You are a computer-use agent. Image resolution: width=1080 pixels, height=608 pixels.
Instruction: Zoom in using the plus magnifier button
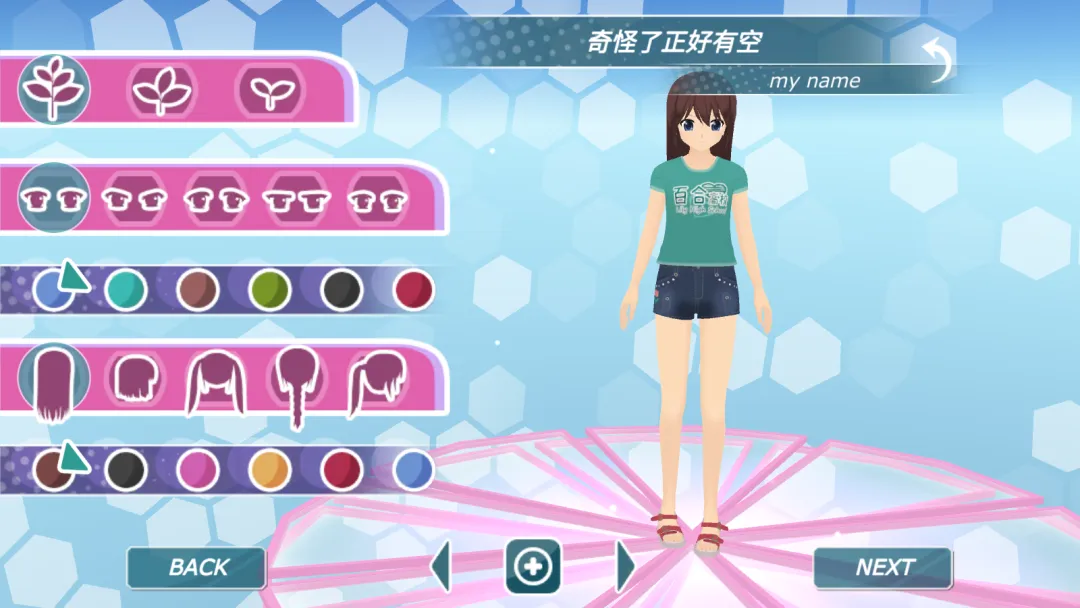(532, 567)
